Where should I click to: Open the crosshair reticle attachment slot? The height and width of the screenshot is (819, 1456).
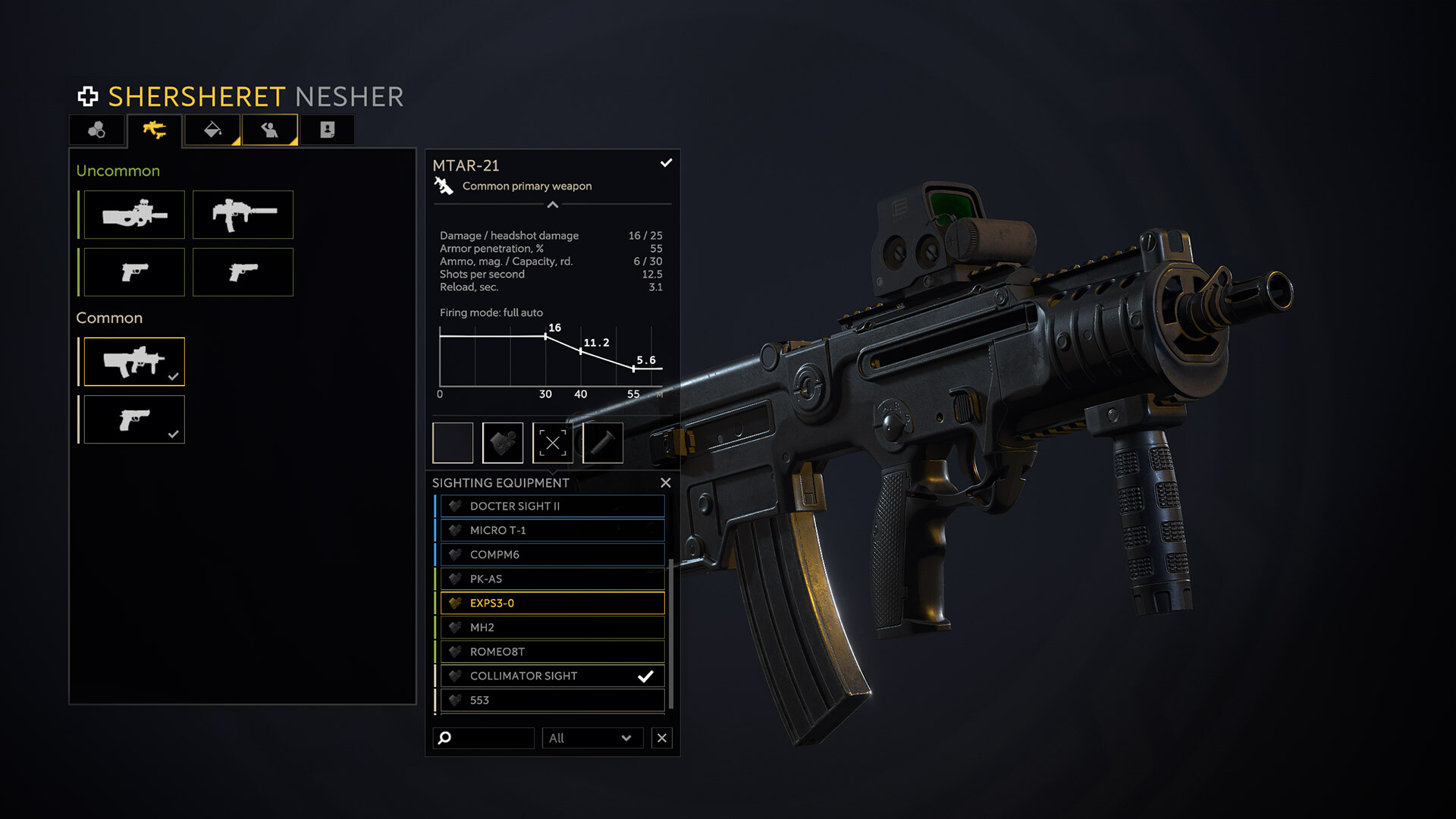(x=553, y=443)
